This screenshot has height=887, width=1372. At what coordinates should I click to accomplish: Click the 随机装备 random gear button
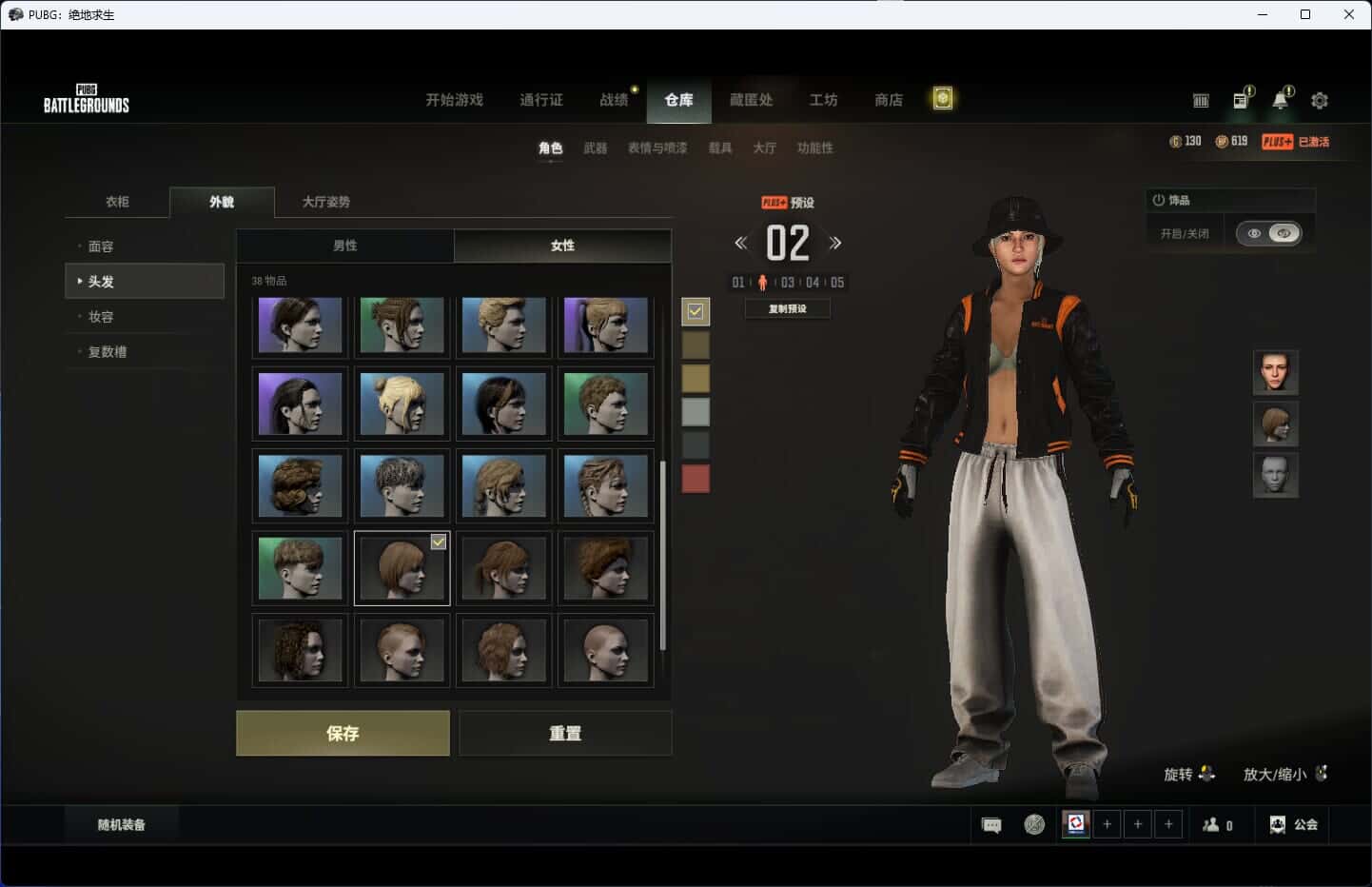(122, 825)
